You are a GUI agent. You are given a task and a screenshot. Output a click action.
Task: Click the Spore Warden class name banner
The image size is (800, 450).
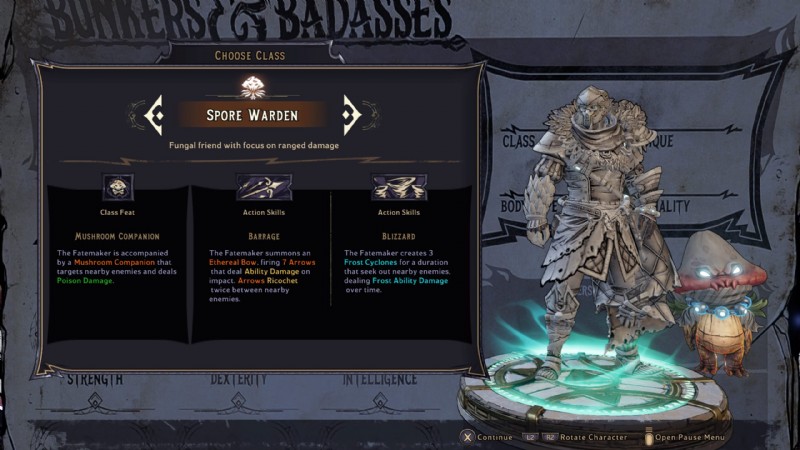pyautogui.click(x=252, y=115)
